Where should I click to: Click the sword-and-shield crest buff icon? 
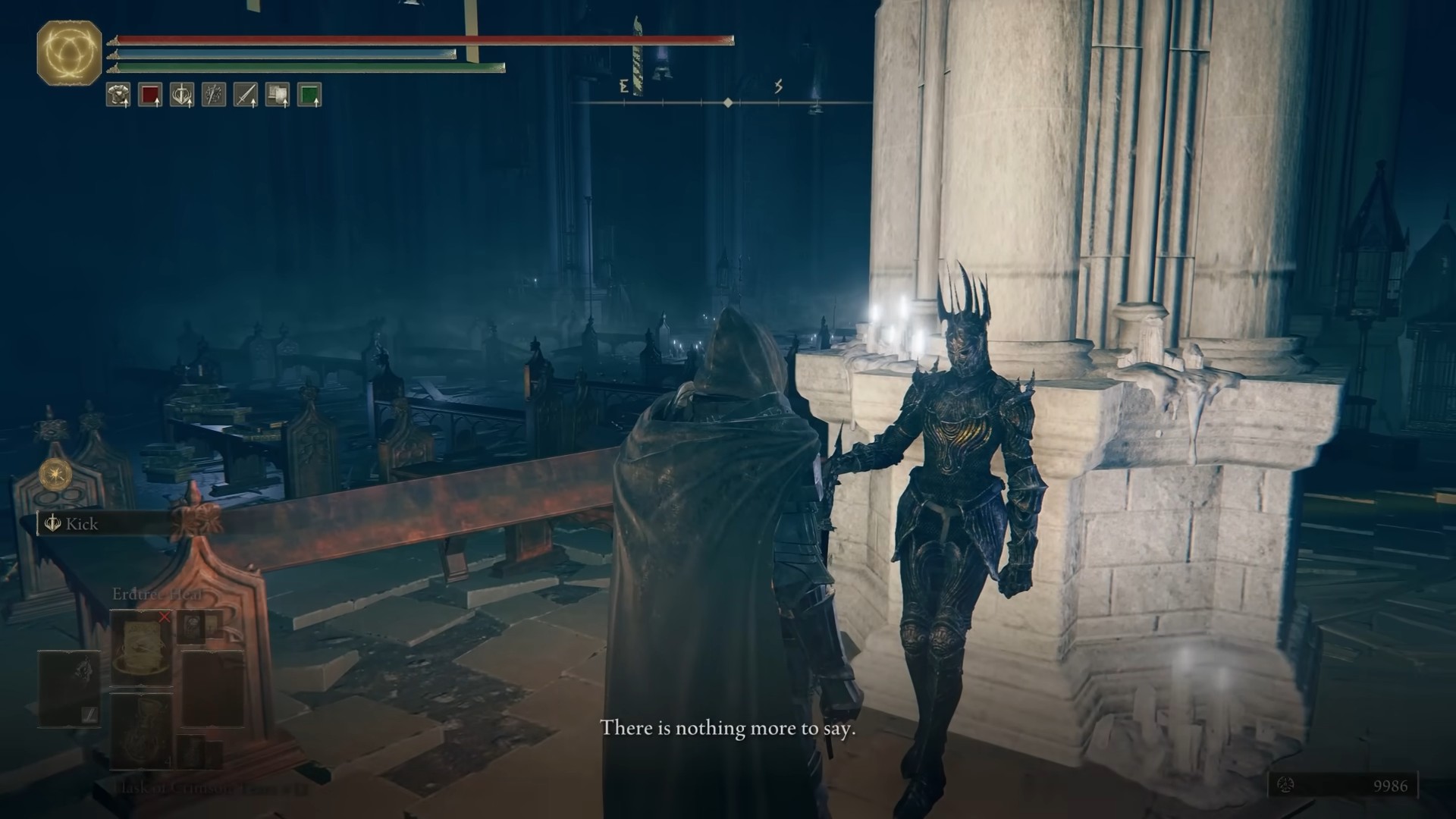(x=182, y=95)
